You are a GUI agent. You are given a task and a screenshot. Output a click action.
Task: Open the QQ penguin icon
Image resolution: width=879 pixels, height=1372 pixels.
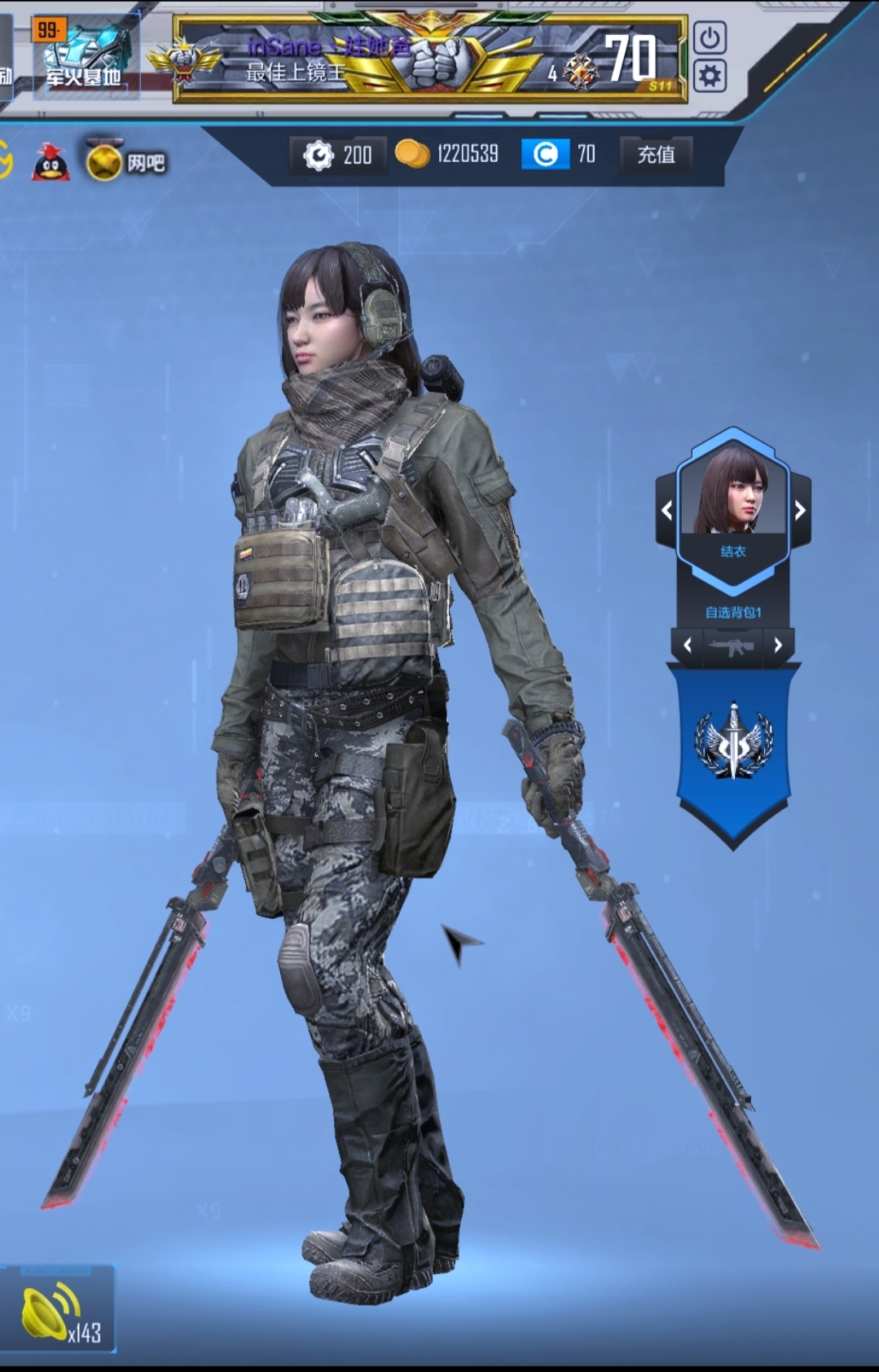[51, 161]
